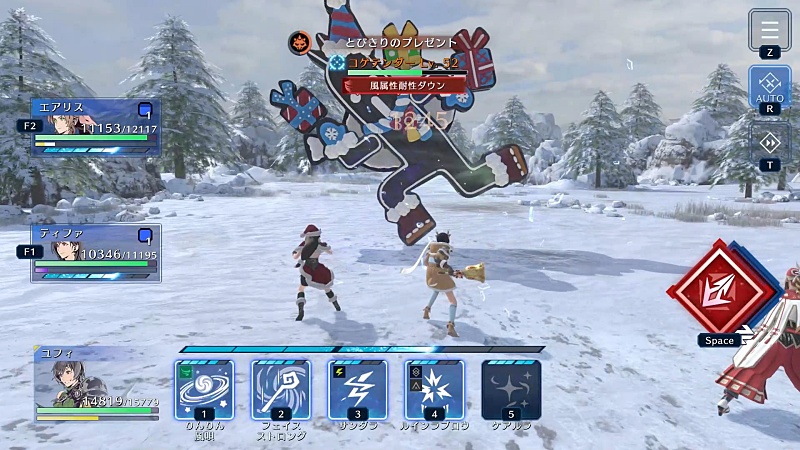Select the sparkle Cure ability in slot 5

tap(511, 389)
